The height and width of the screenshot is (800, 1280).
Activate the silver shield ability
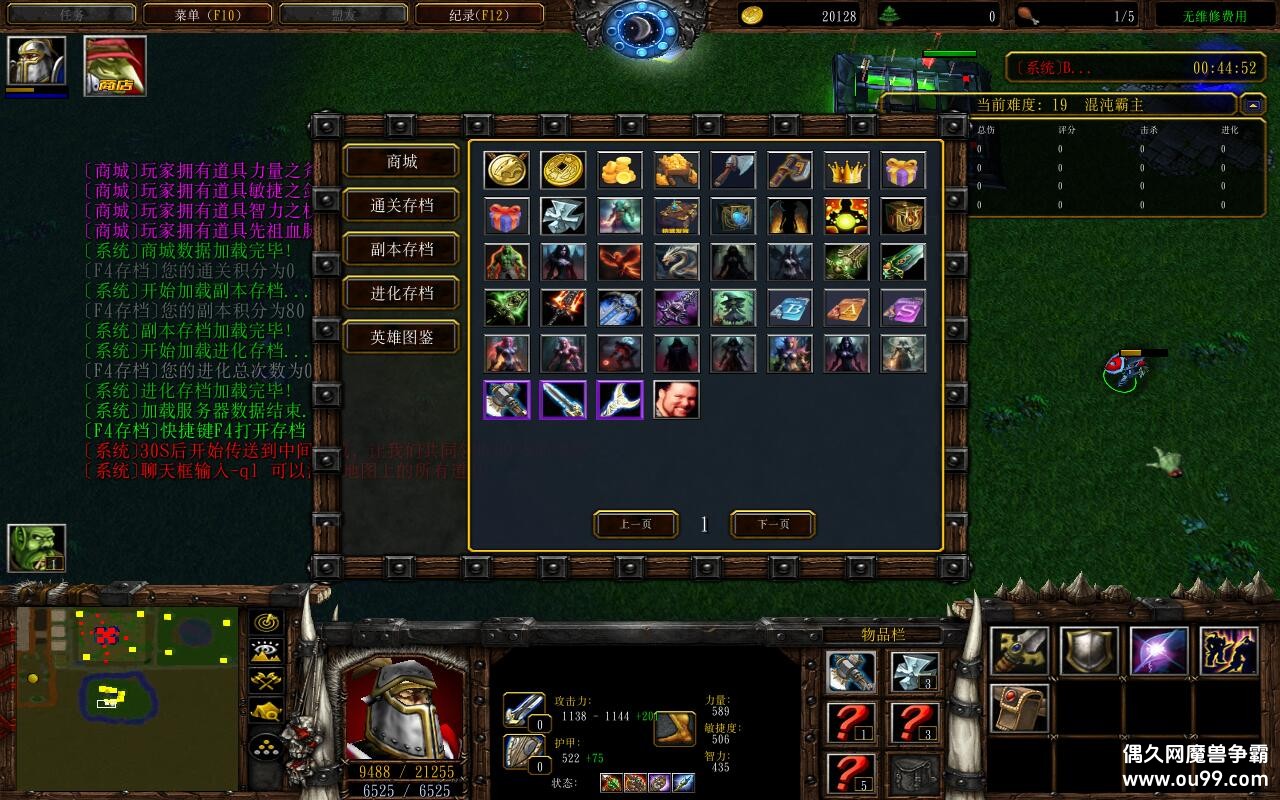tap(1089, 652)
